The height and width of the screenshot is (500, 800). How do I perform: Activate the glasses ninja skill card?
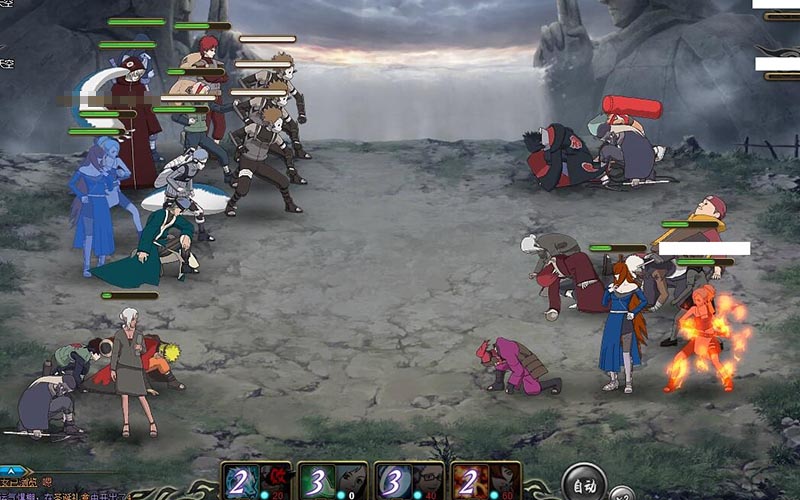pos(409,481)
